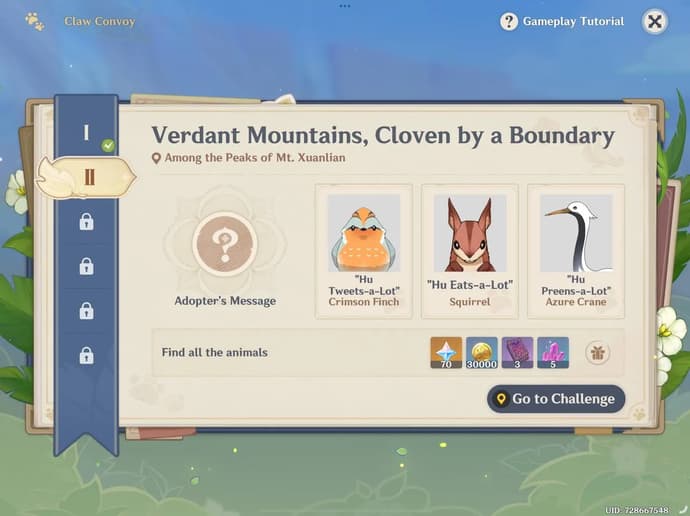
Task: Select the Crimson Finch animal card
Action: coord(364,250)
